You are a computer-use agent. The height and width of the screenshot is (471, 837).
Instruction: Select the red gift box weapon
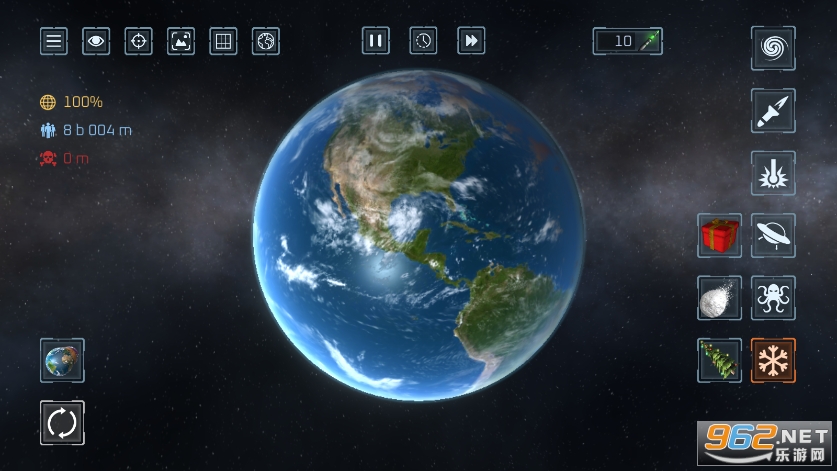[x=719, y=236]
